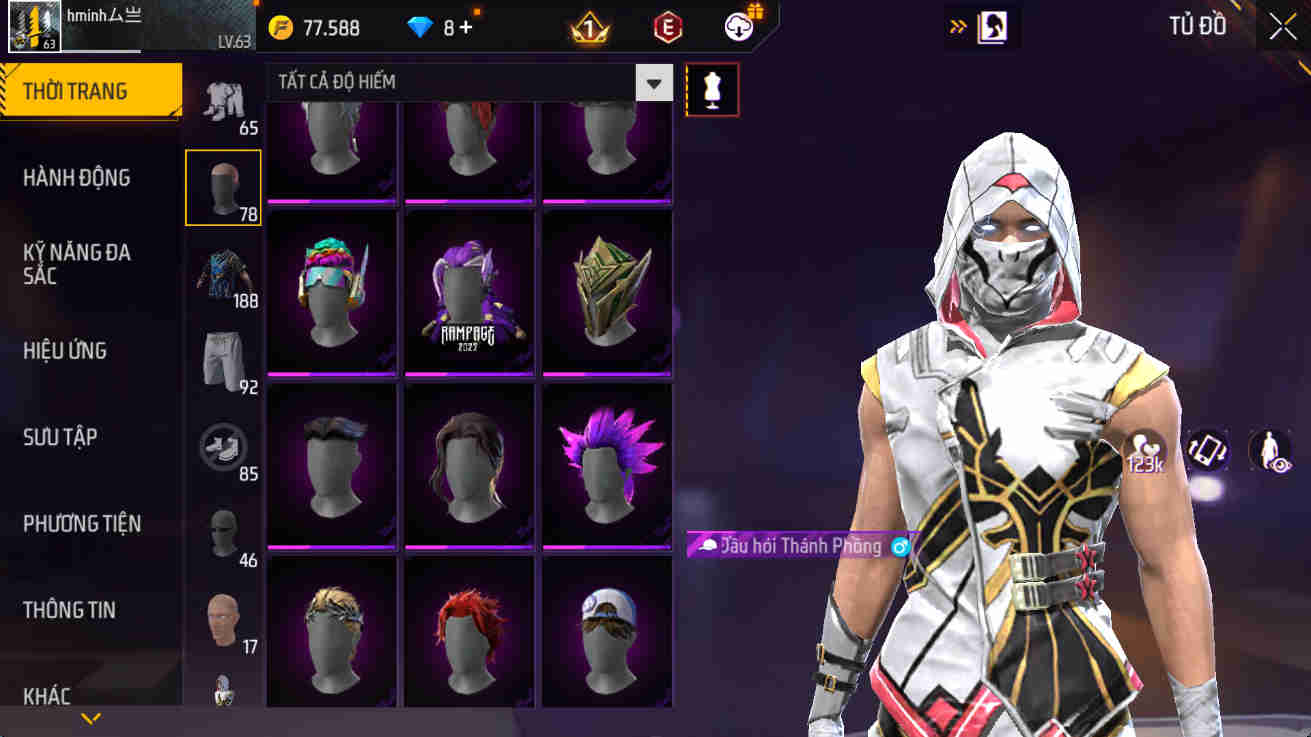Collapse the panel using the double-arrow icon
1311x737 pixels.
pos(957,25)
